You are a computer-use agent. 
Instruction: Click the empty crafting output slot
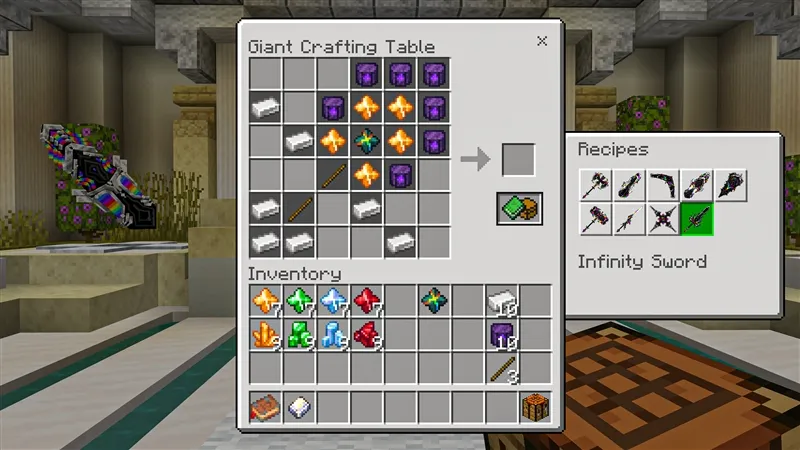[518, 160]
